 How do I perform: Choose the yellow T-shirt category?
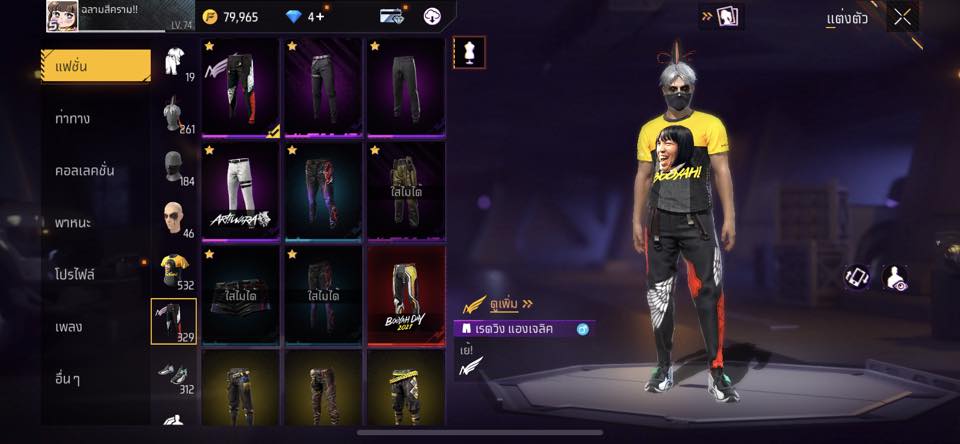[x=174, y=269]
